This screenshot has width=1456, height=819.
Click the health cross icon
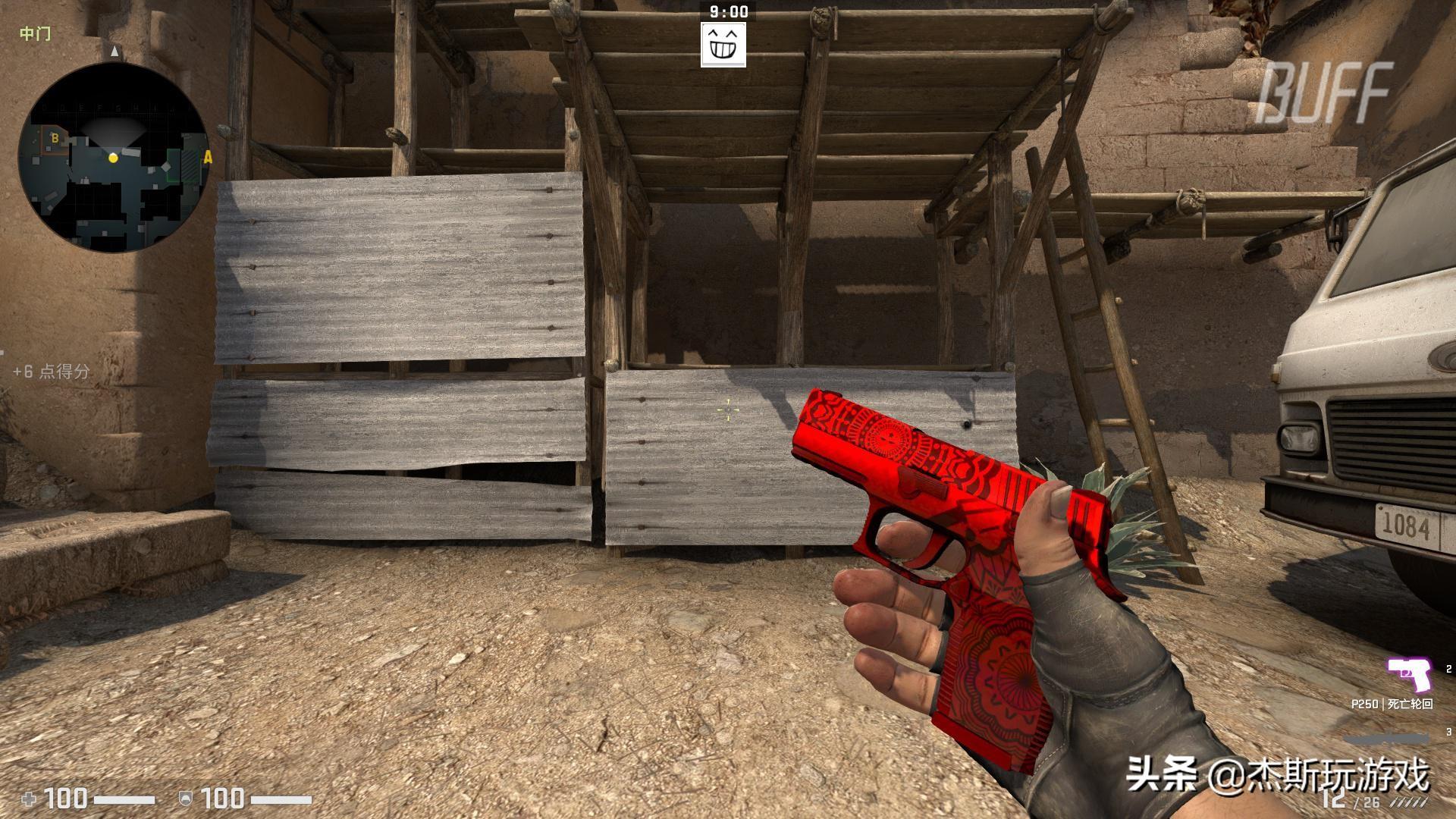[x=28, y=798]
